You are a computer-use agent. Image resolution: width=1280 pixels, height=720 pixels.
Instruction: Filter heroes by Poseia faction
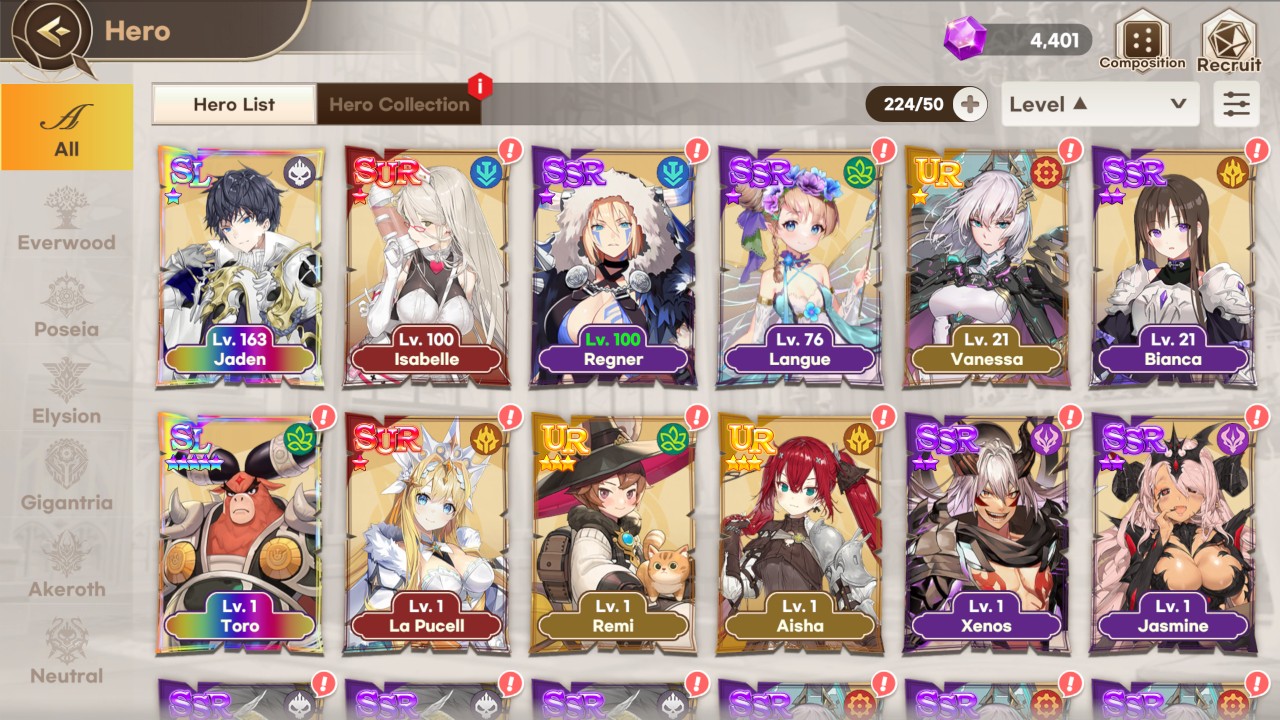(x=67, y=307)
